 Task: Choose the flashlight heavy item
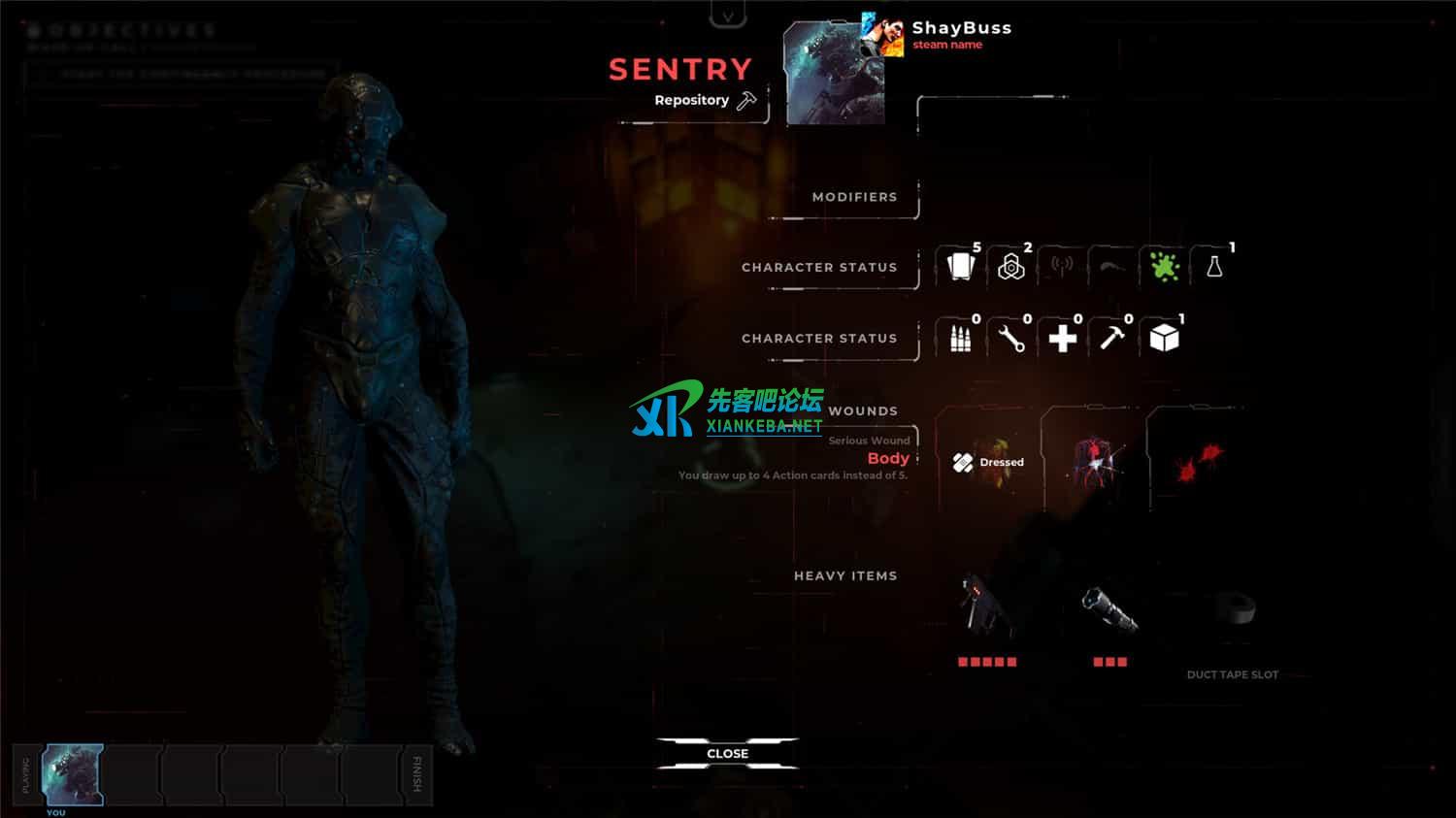point(1109,609)
